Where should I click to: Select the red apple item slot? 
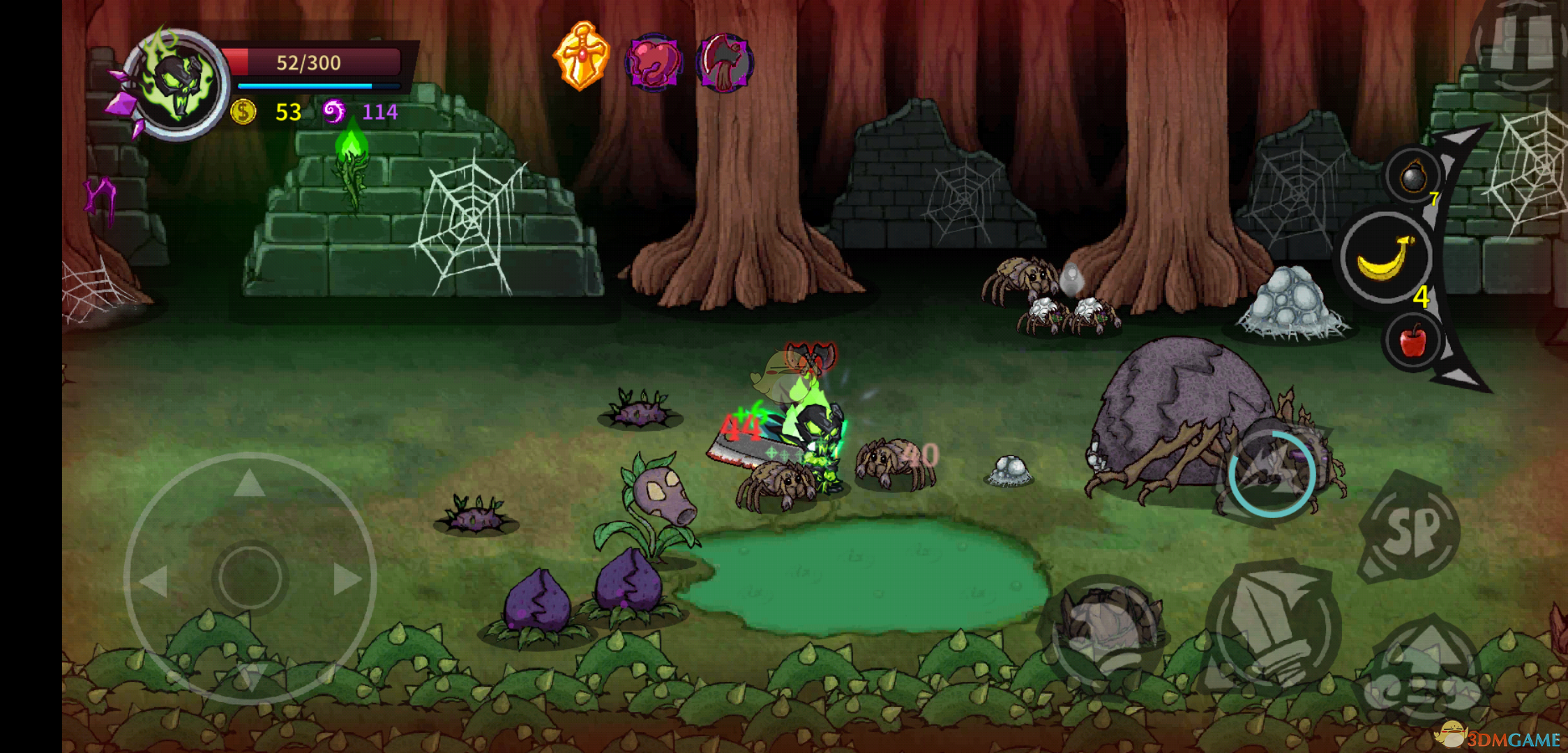tap(1412, 341)
